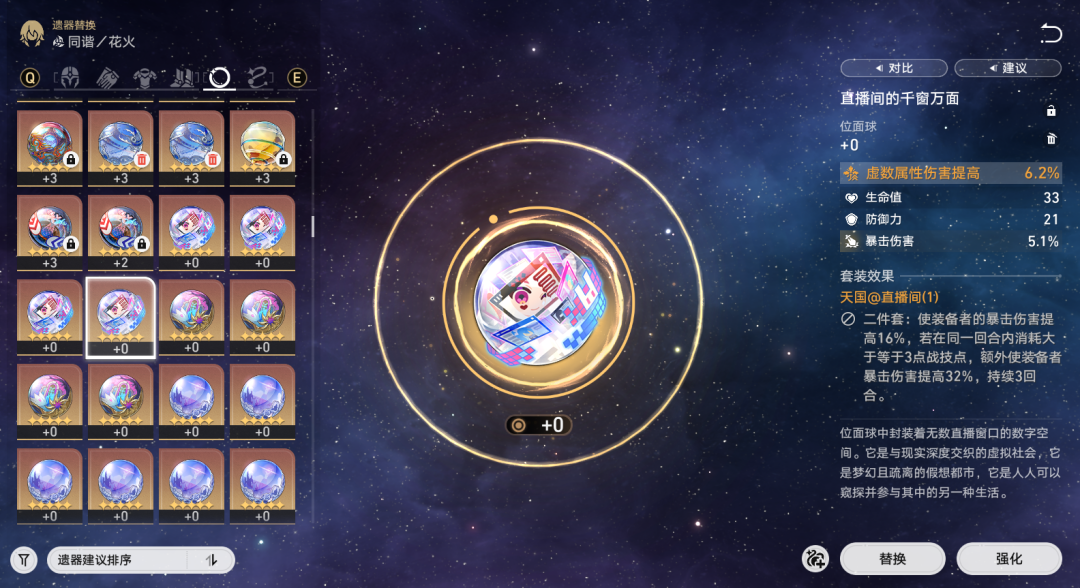Switch to the link rope relic tab
The width and height of the screenshot is (1080, 588).
pyautogui.click(x=257, y=78)
